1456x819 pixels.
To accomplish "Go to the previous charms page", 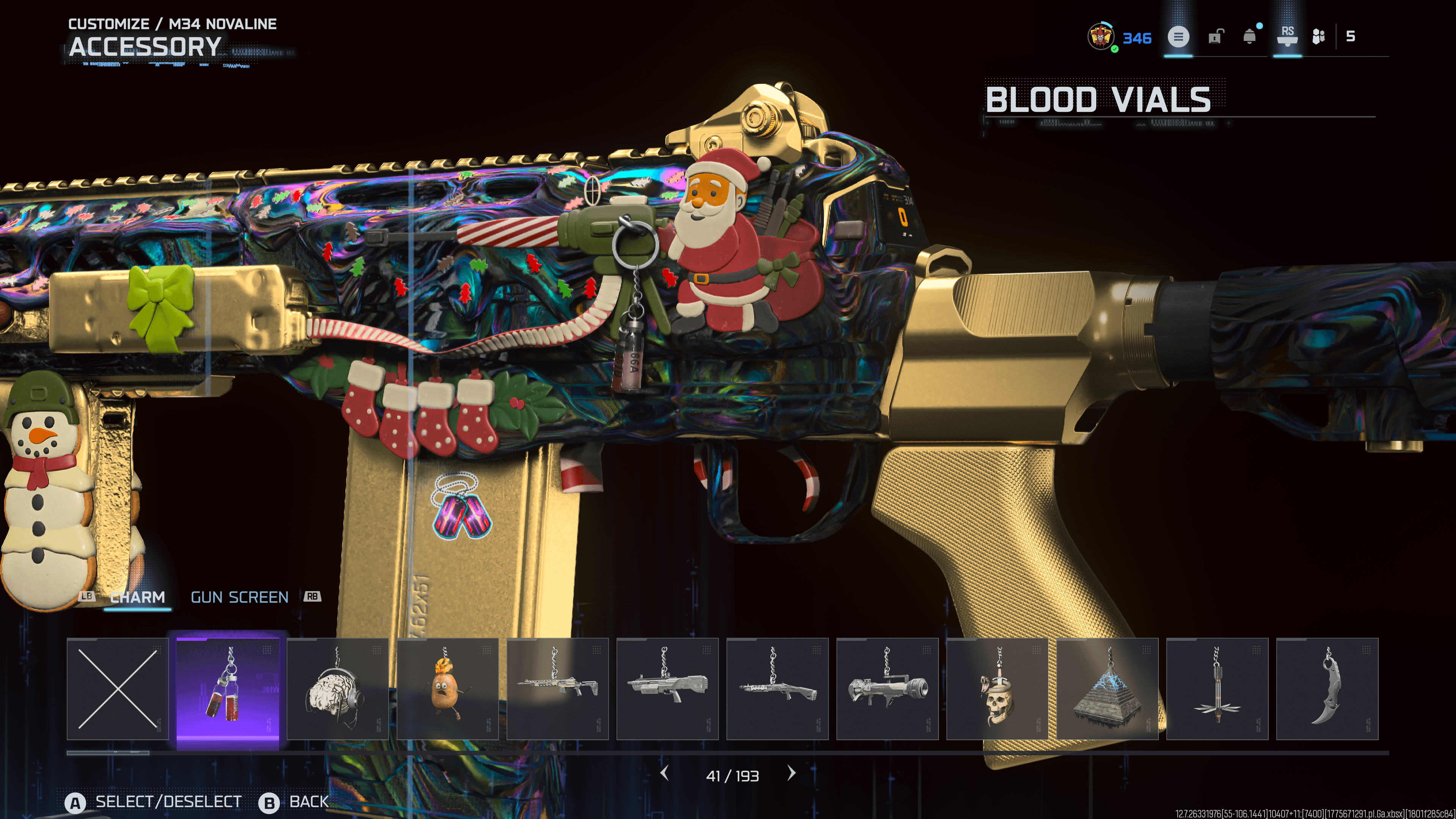I will click(665, 773).
